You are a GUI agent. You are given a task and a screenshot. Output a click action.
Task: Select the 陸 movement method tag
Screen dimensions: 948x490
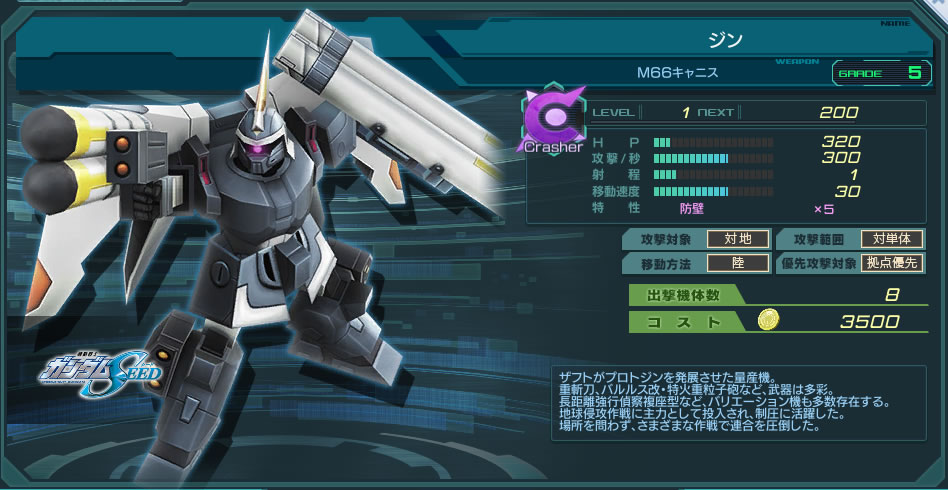739,263
